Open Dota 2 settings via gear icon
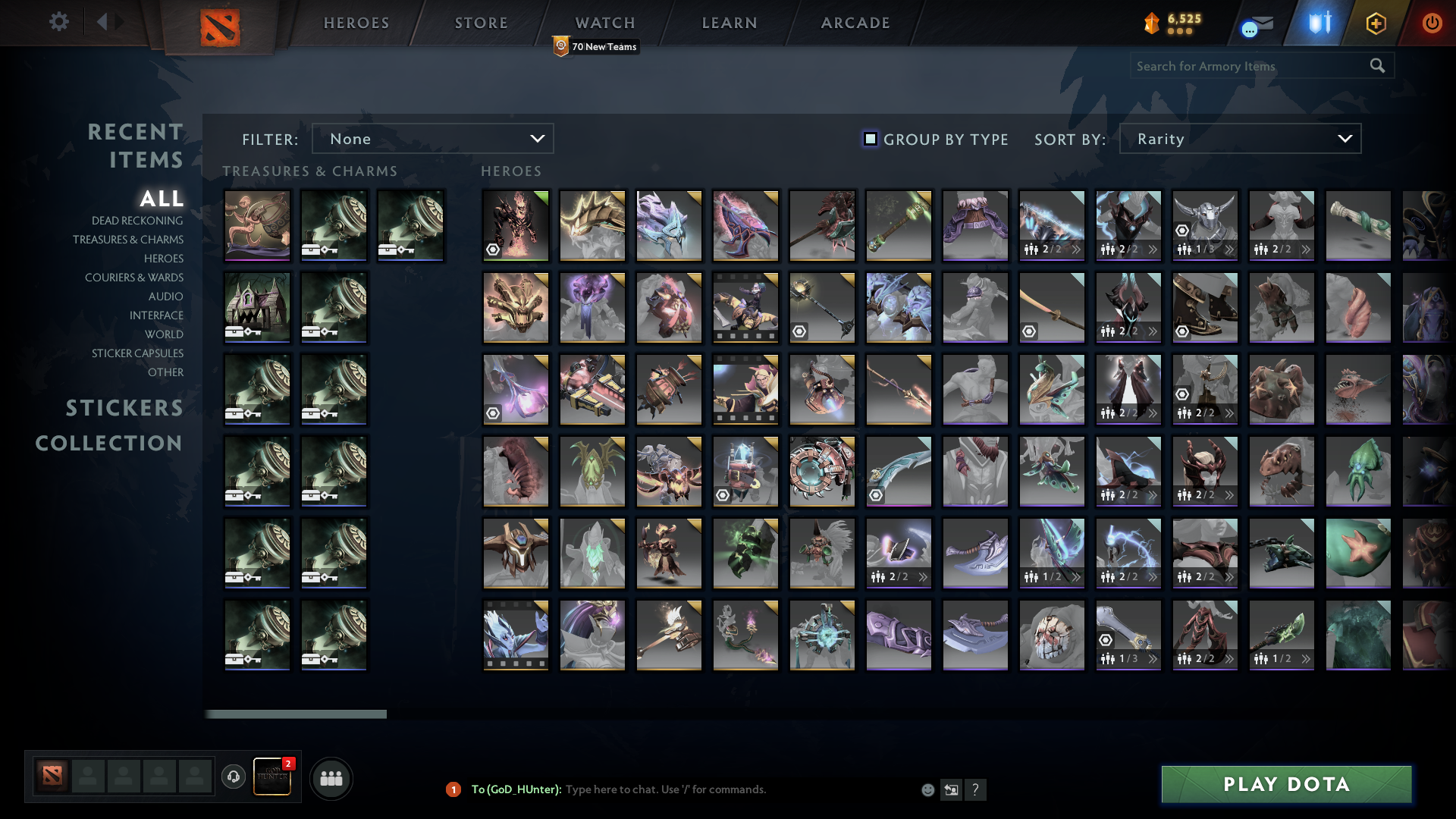Screen dimensions: 1456x819 pos(59,22)
